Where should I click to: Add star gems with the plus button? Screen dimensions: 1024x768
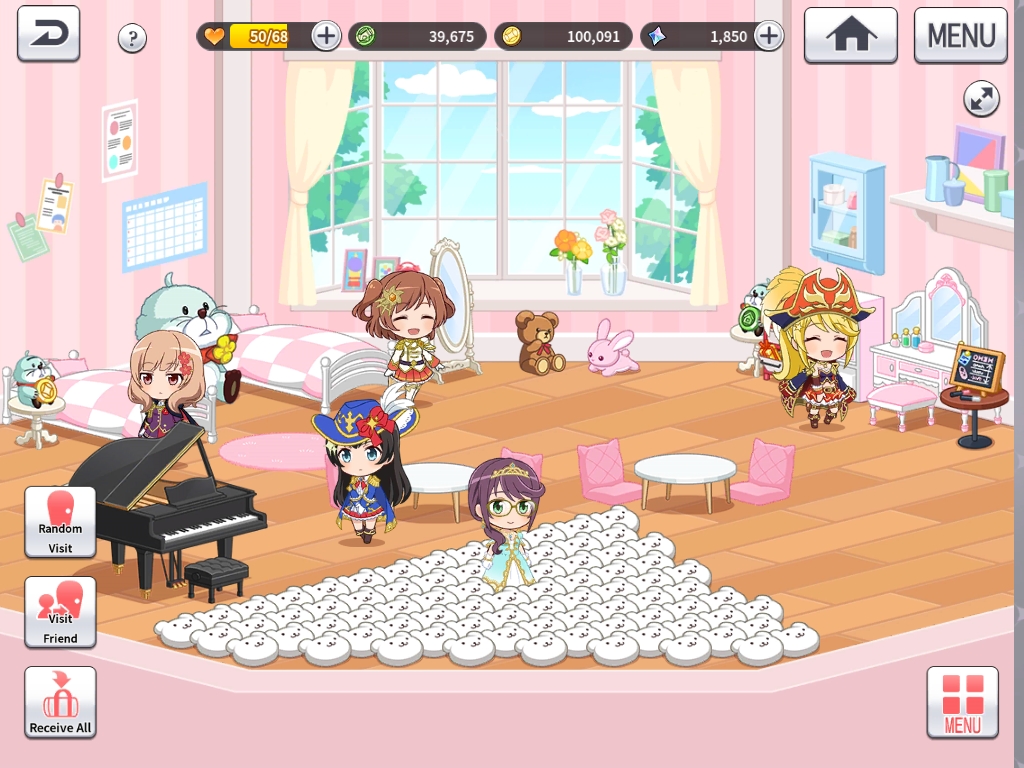[x=768, y=36]
